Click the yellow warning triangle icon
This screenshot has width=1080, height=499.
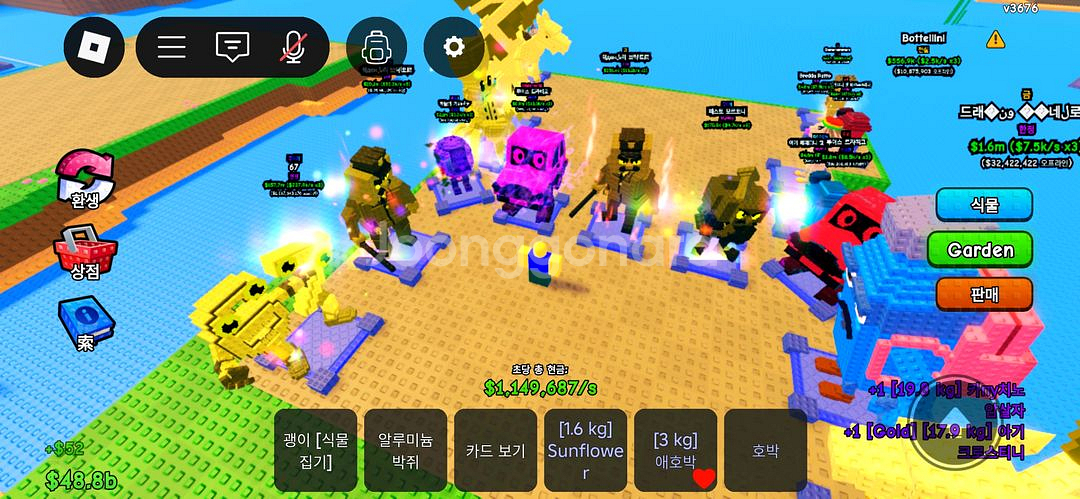click(995, 39)
